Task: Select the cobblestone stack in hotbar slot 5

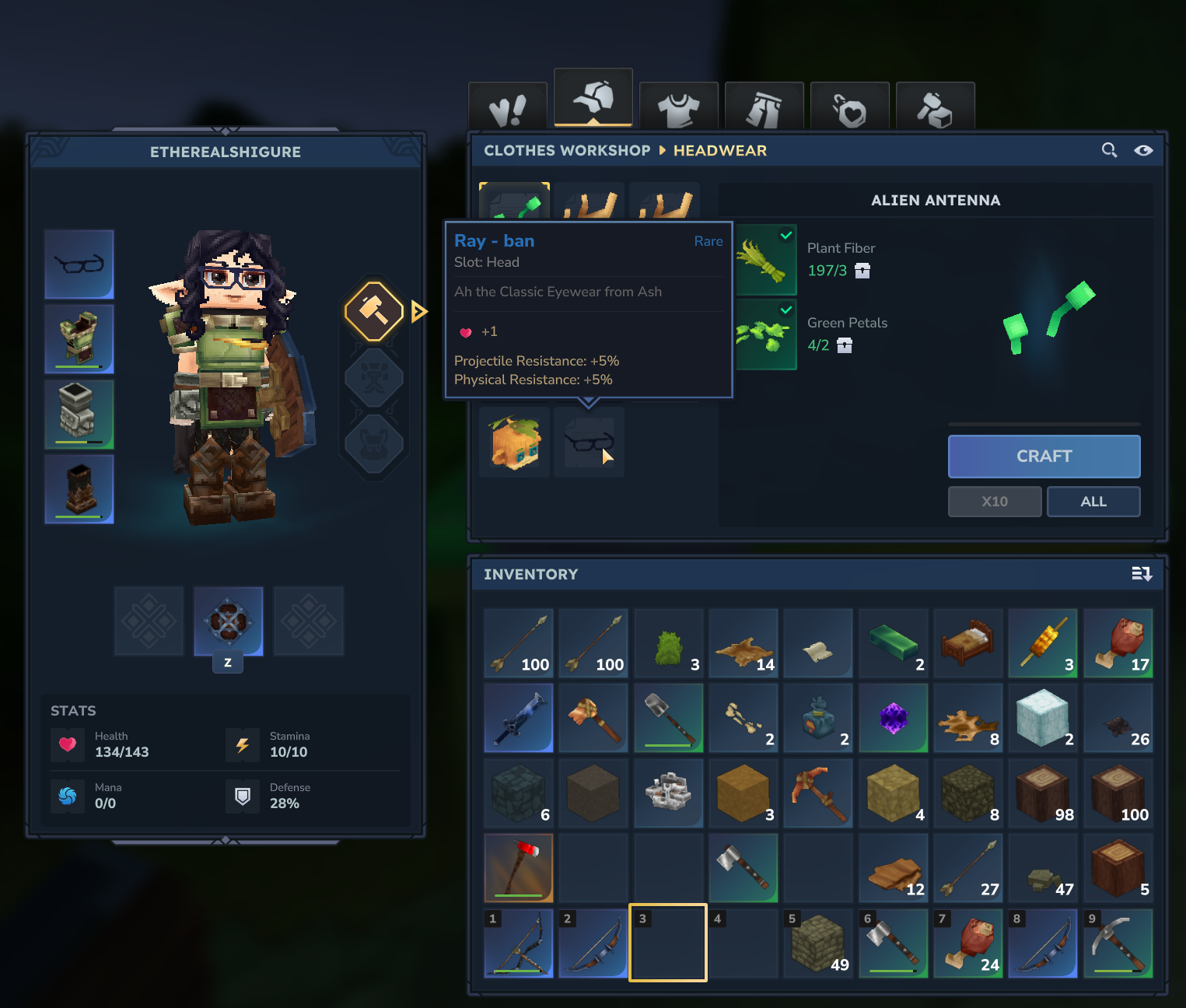Action: [x=818, y=943]
